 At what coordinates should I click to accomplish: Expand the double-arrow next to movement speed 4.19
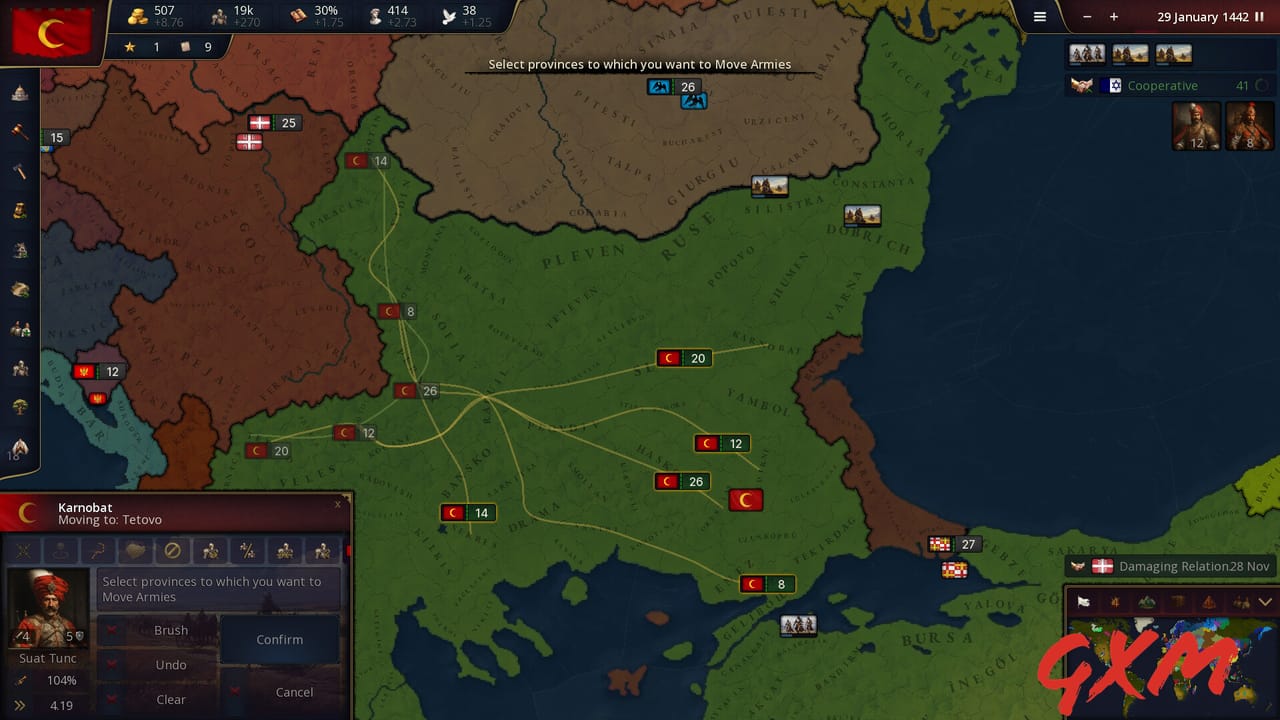pyautogui.click(x=19, y=703)
